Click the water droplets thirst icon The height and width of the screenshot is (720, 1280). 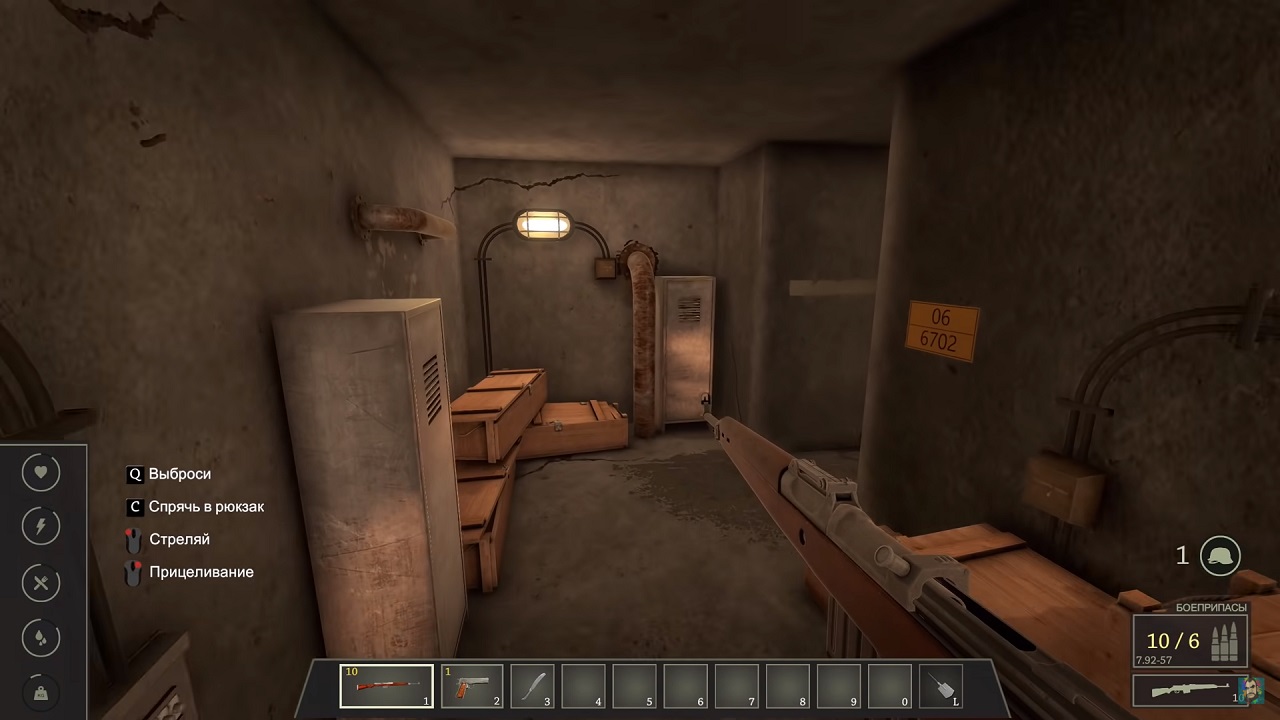point(40,637)
